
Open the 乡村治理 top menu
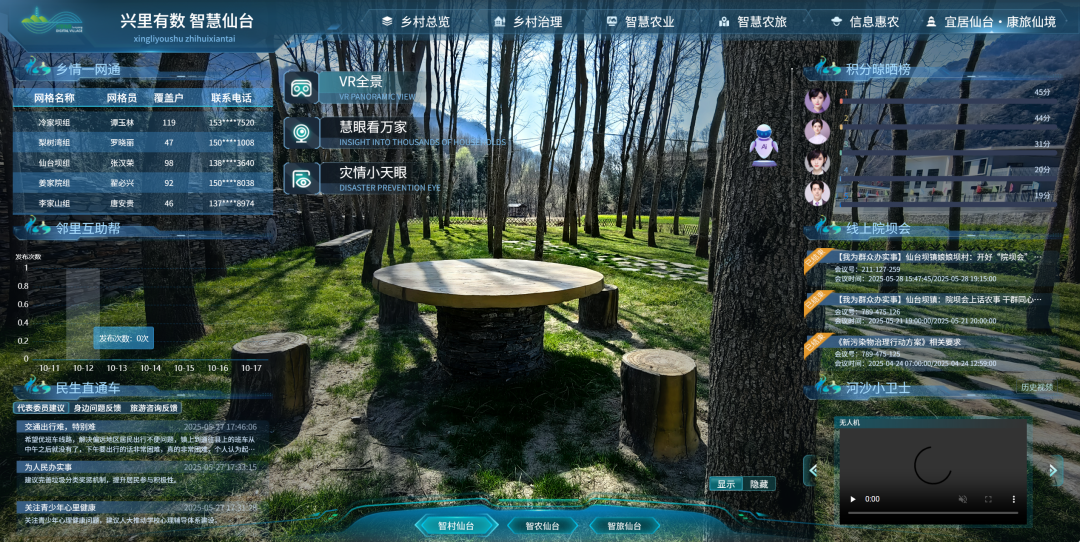pyautogui.click(x=529, y=21)
